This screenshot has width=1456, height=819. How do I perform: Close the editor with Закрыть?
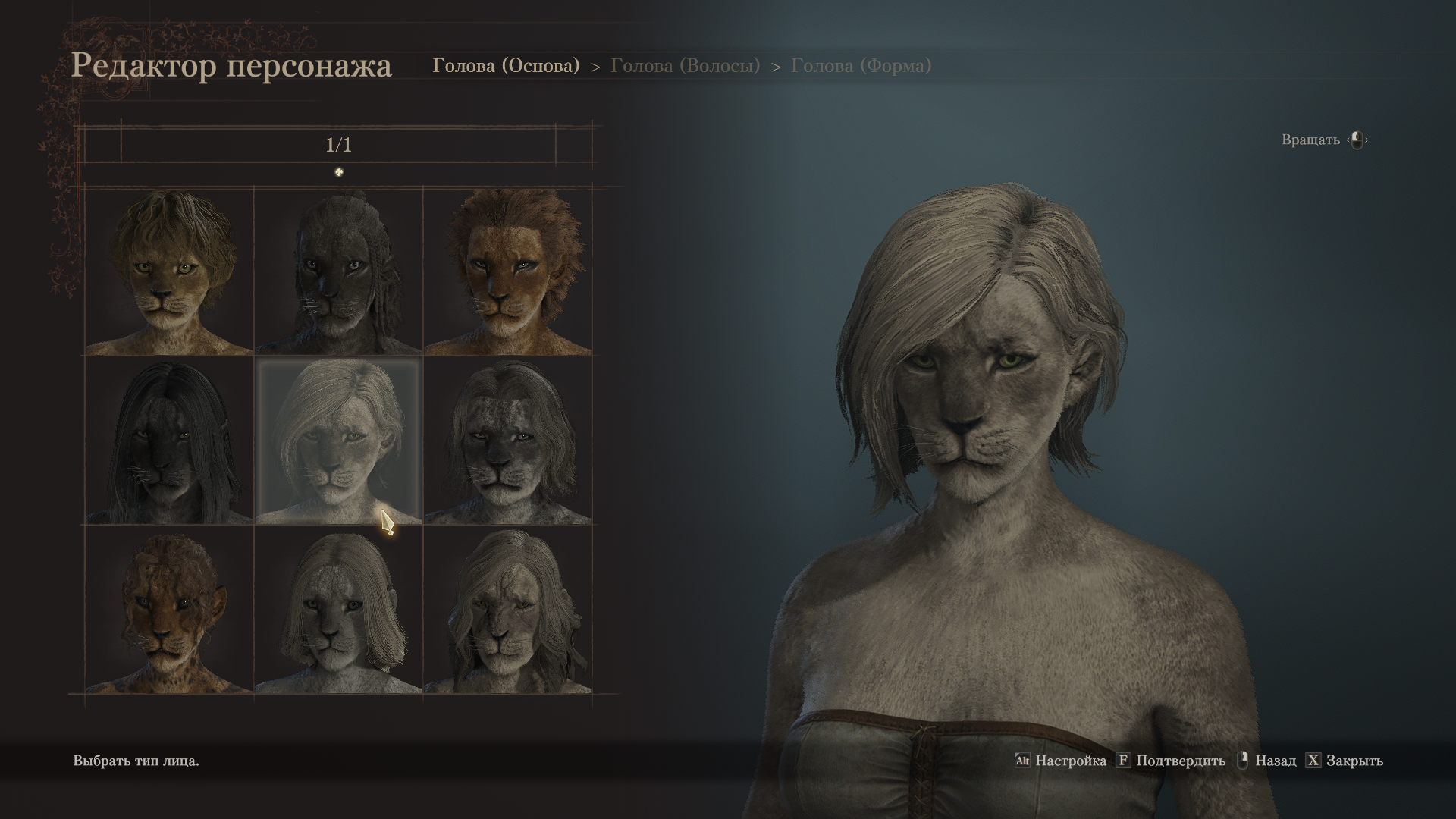[x=1345, y=761]
